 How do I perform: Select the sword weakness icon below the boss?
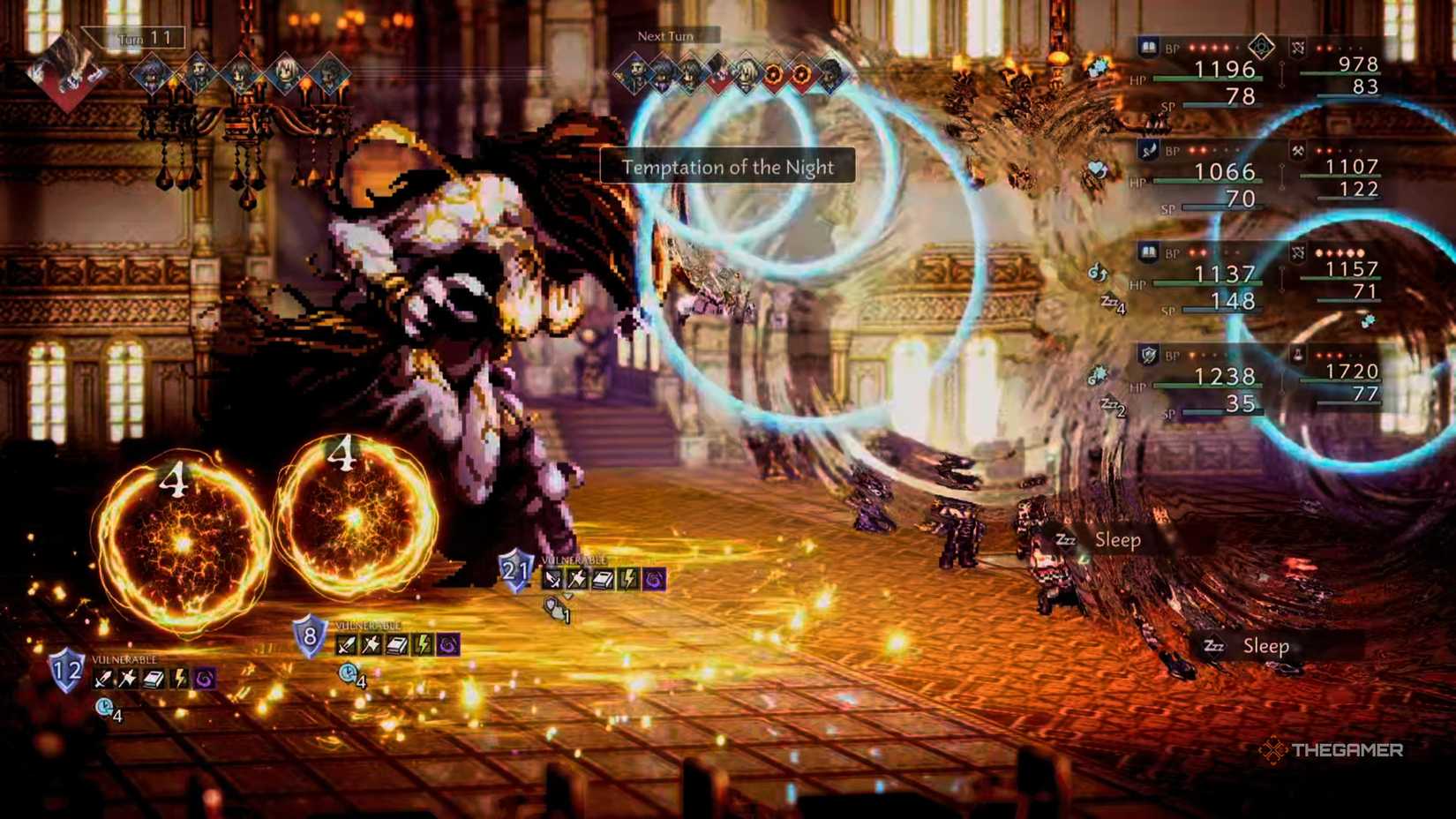[x=553, y=578]
